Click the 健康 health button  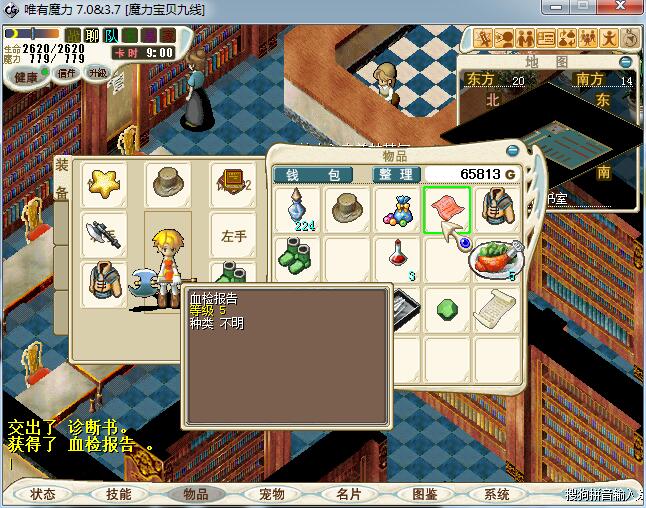pyautogui.click(x=27, y=75)
